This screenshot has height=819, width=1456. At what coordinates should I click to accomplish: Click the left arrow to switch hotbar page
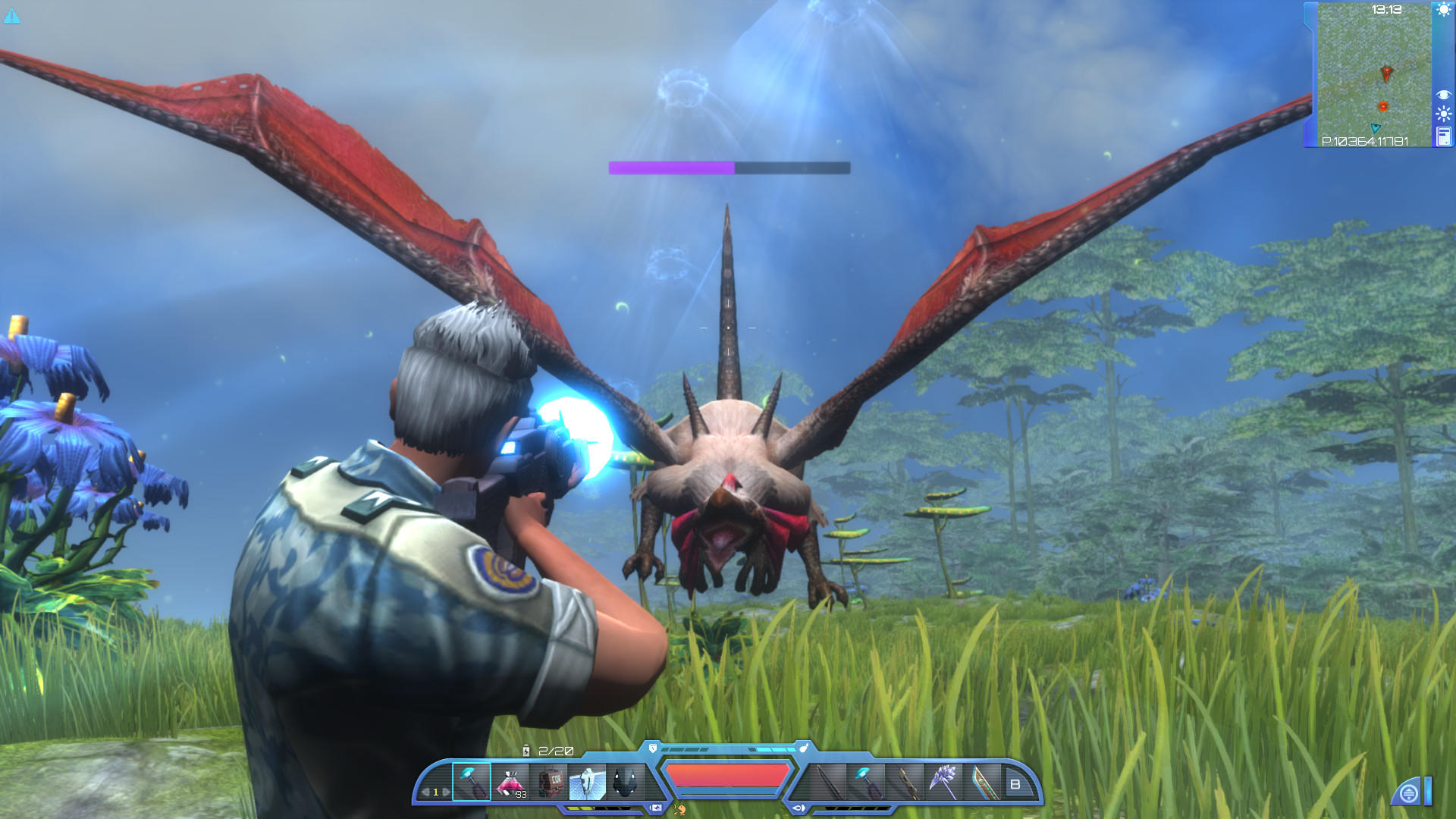point(425,792)
